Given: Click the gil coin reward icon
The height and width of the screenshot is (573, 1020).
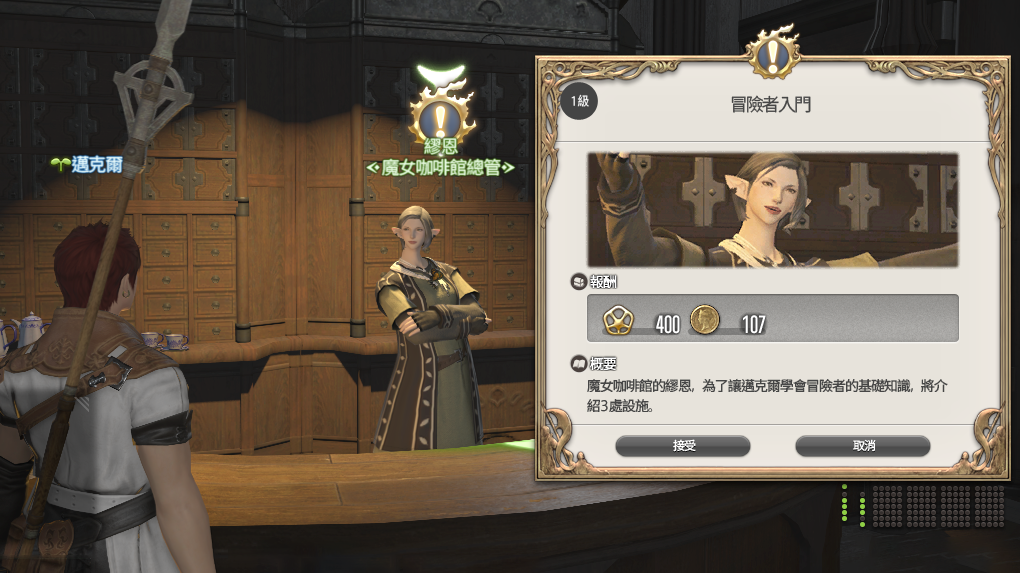Looking at the screenshot, I should point(705,320).
